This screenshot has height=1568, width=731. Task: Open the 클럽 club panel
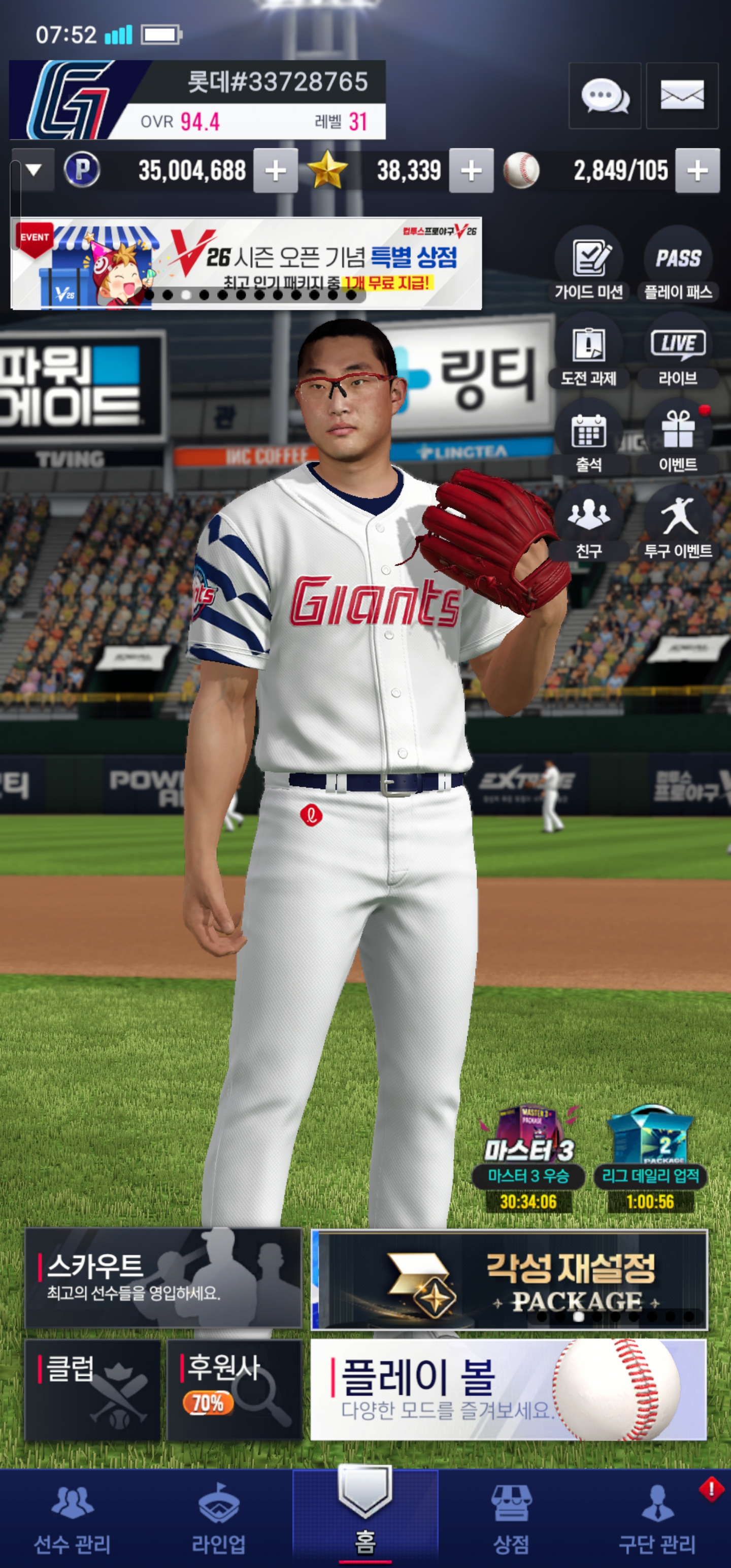[x=92, y=1390]
